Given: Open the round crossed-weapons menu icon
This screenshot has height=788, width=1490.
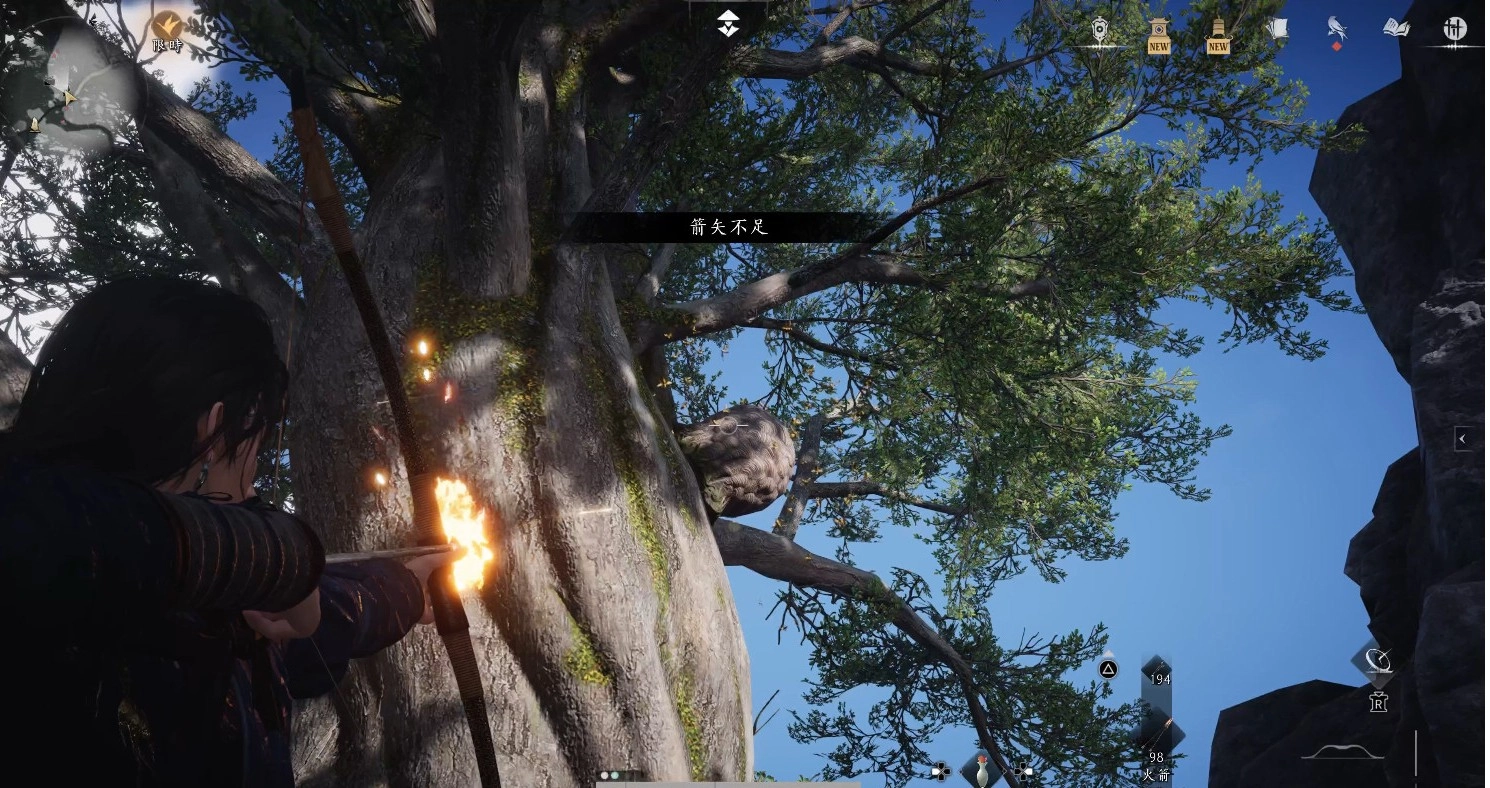Looking at the screenshot, I should 1455,29.
